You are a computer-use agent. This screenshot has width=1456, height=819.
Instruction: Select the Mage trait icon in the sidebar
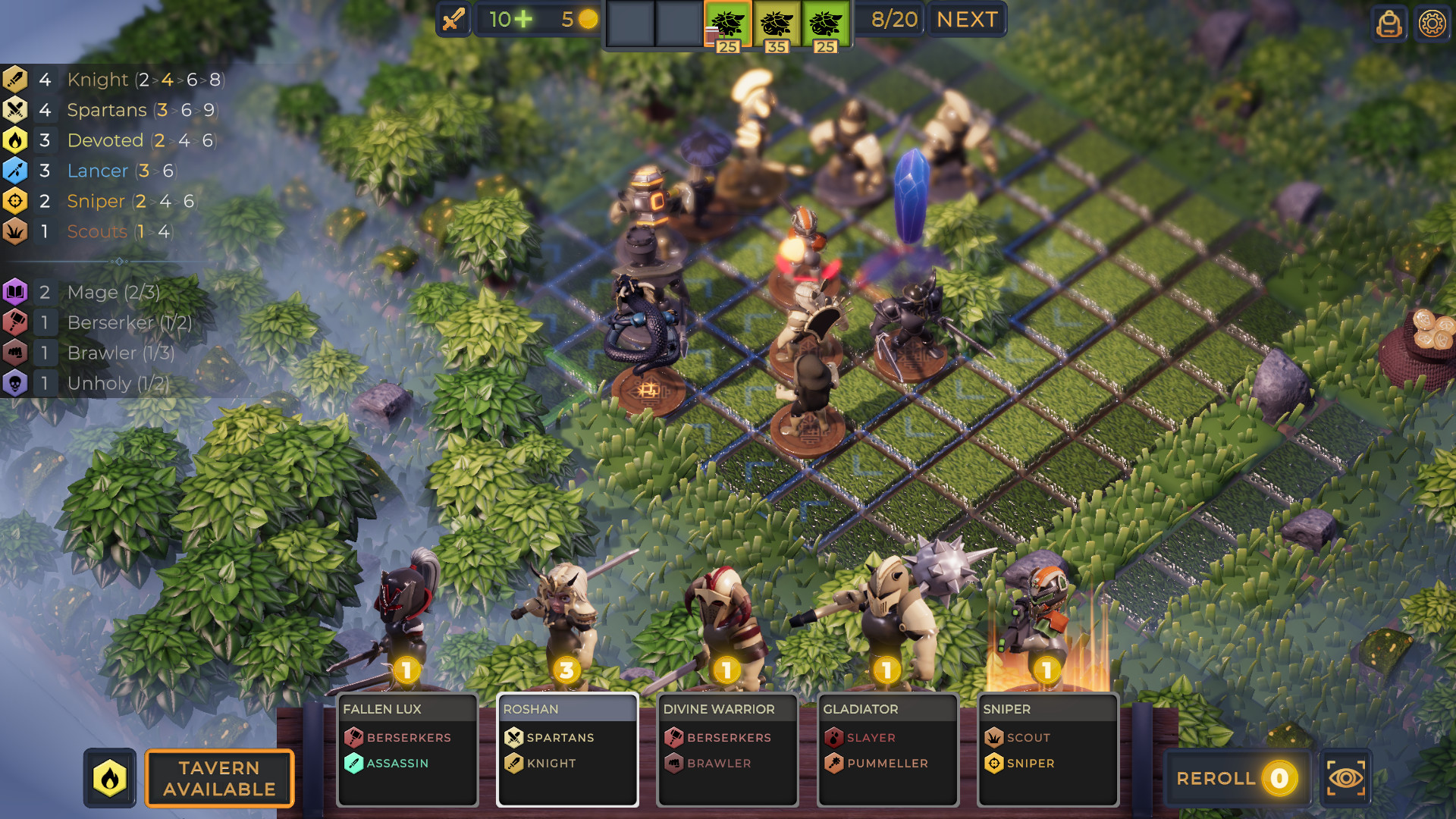[x=17, y=292]
